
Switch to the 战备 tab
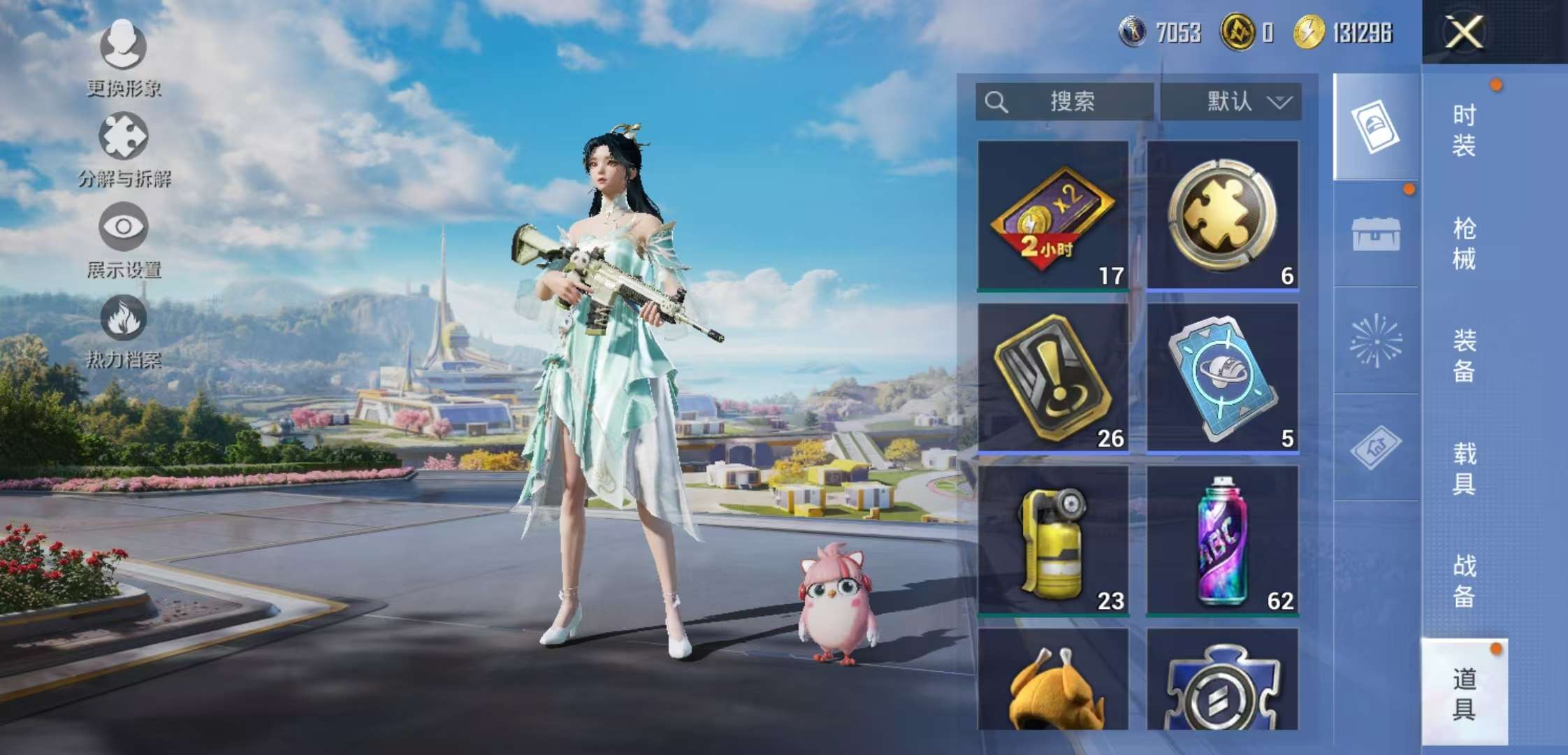(1464, 581)
